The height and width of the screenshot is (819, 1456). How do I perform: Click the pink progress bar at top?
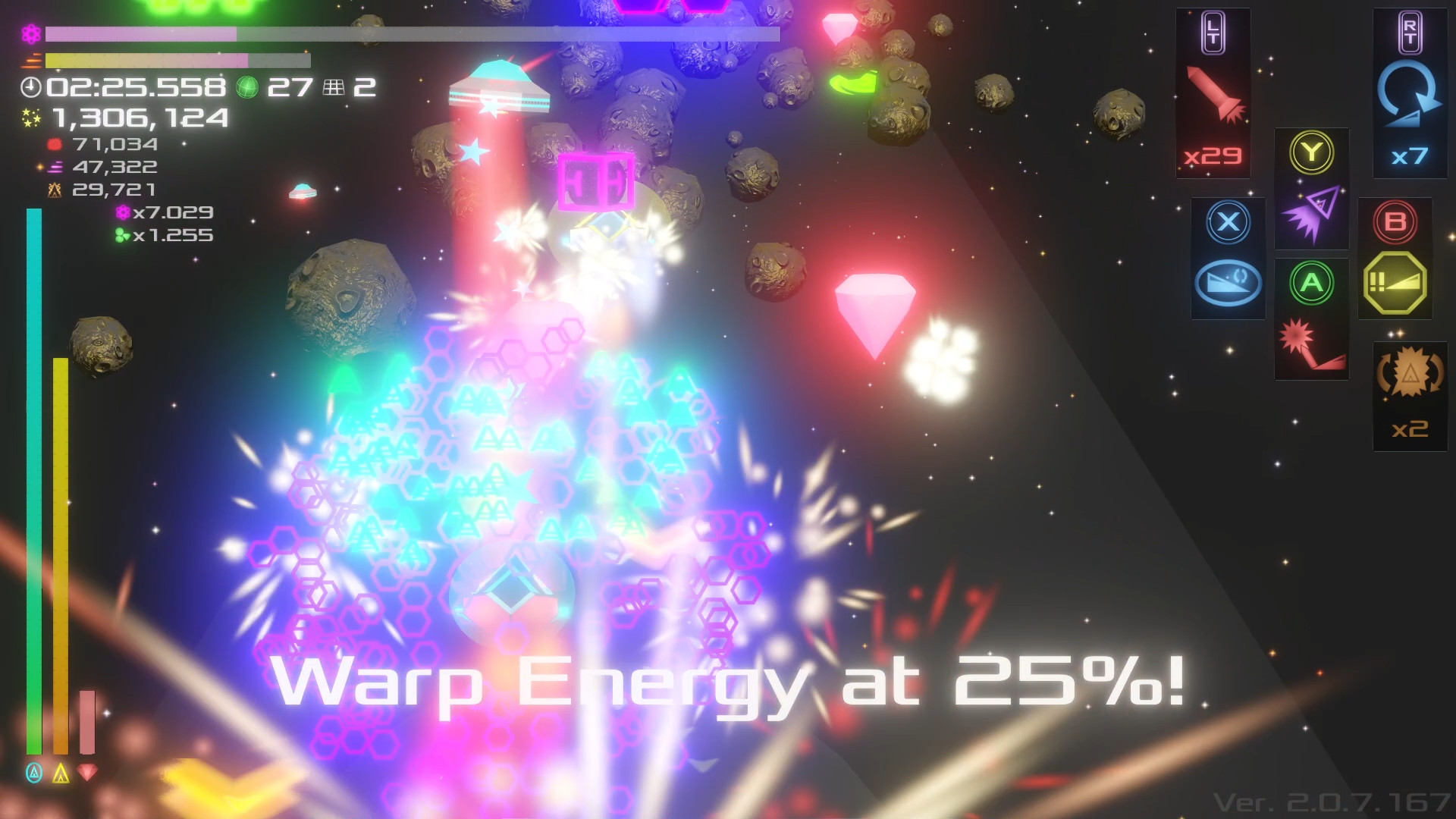tap(140, 34)
